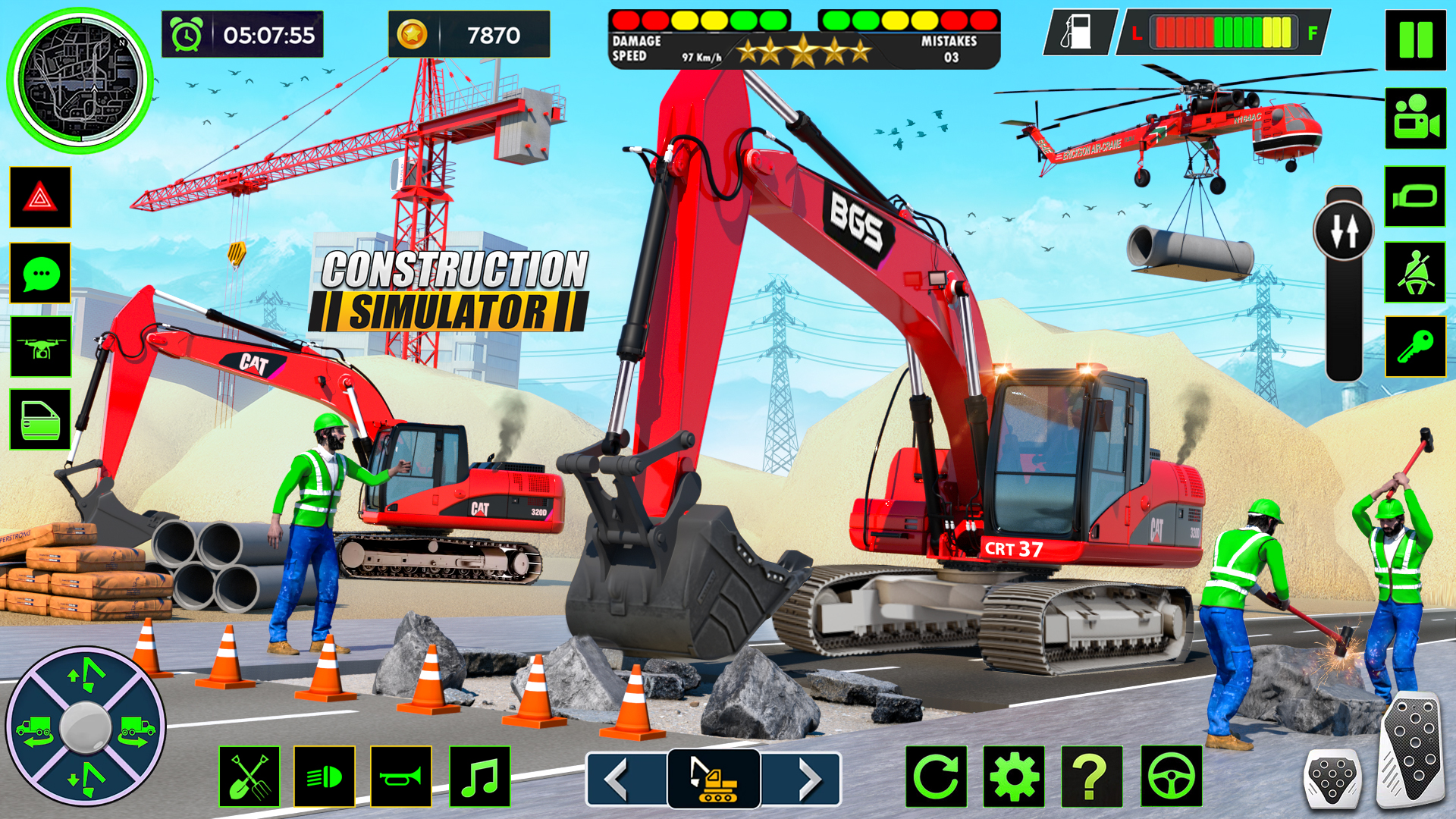
Task: Expand the minimap in the corner
Action: click(x=81, y=81)
